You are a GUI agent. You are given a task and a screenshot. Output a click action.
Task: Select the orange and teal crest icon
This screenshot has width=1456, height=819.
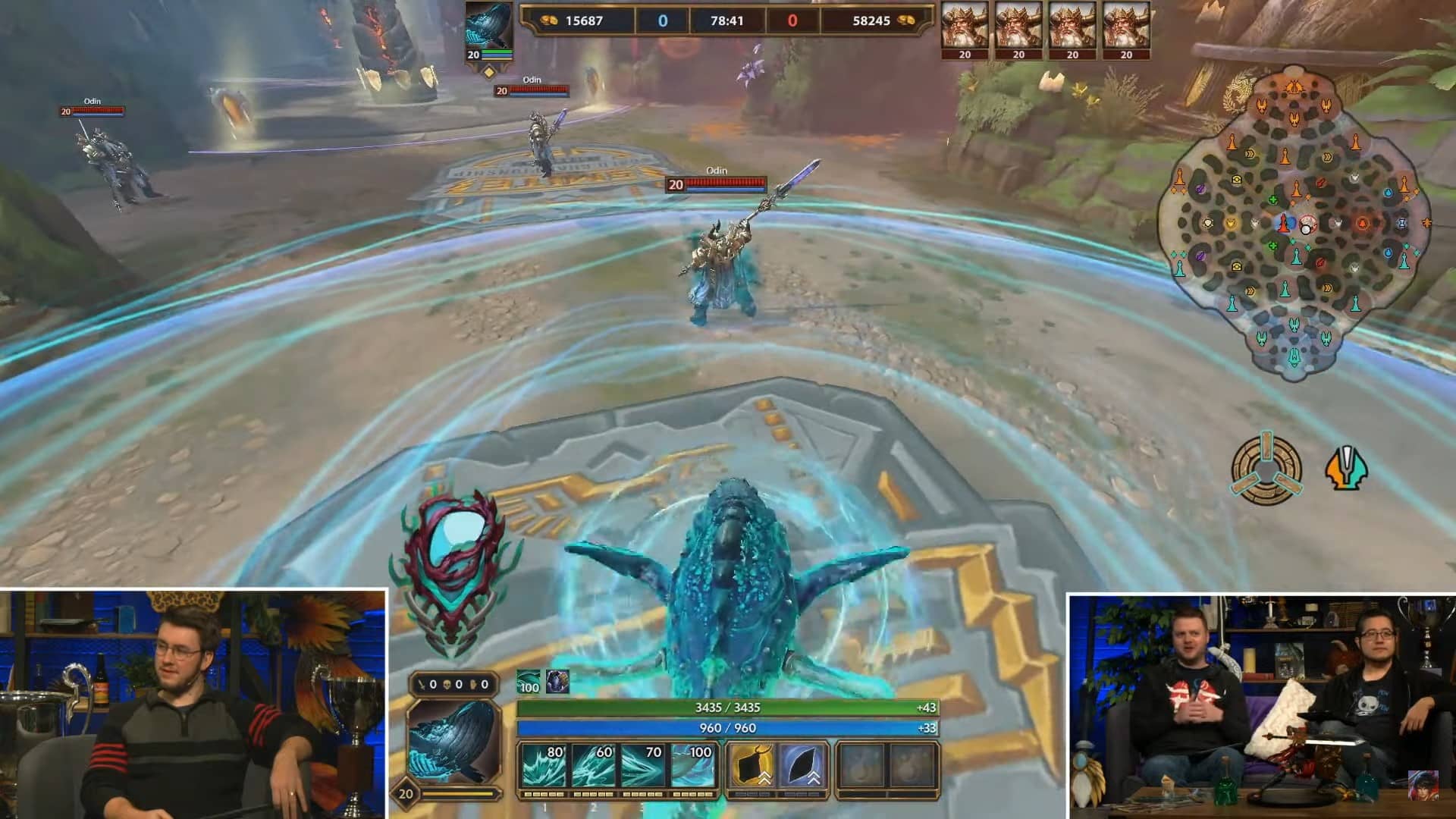coord(1346,469)
